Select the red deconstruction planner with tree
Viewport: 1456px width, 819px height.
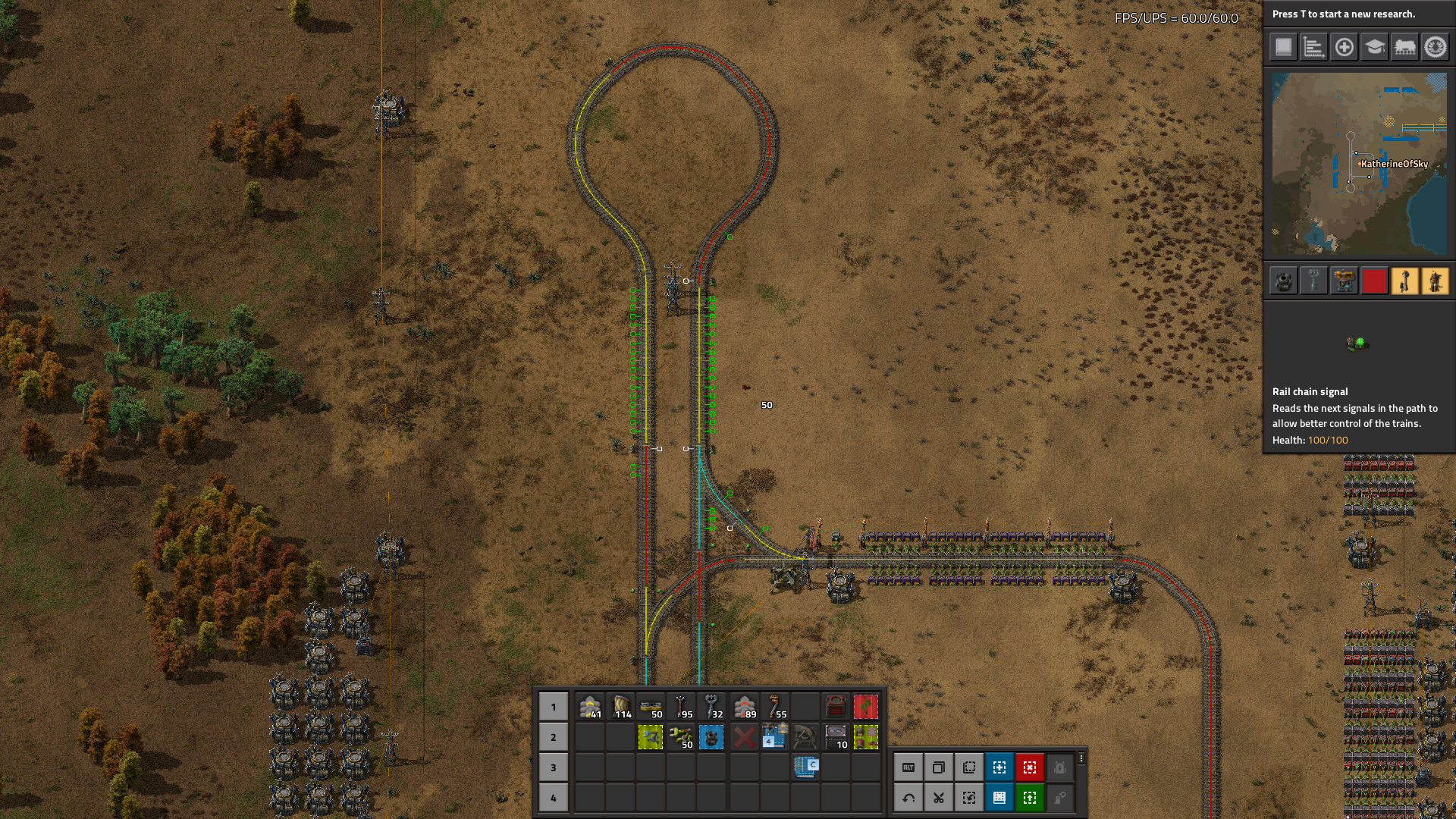pyautogui.click(x=865, y=707)
